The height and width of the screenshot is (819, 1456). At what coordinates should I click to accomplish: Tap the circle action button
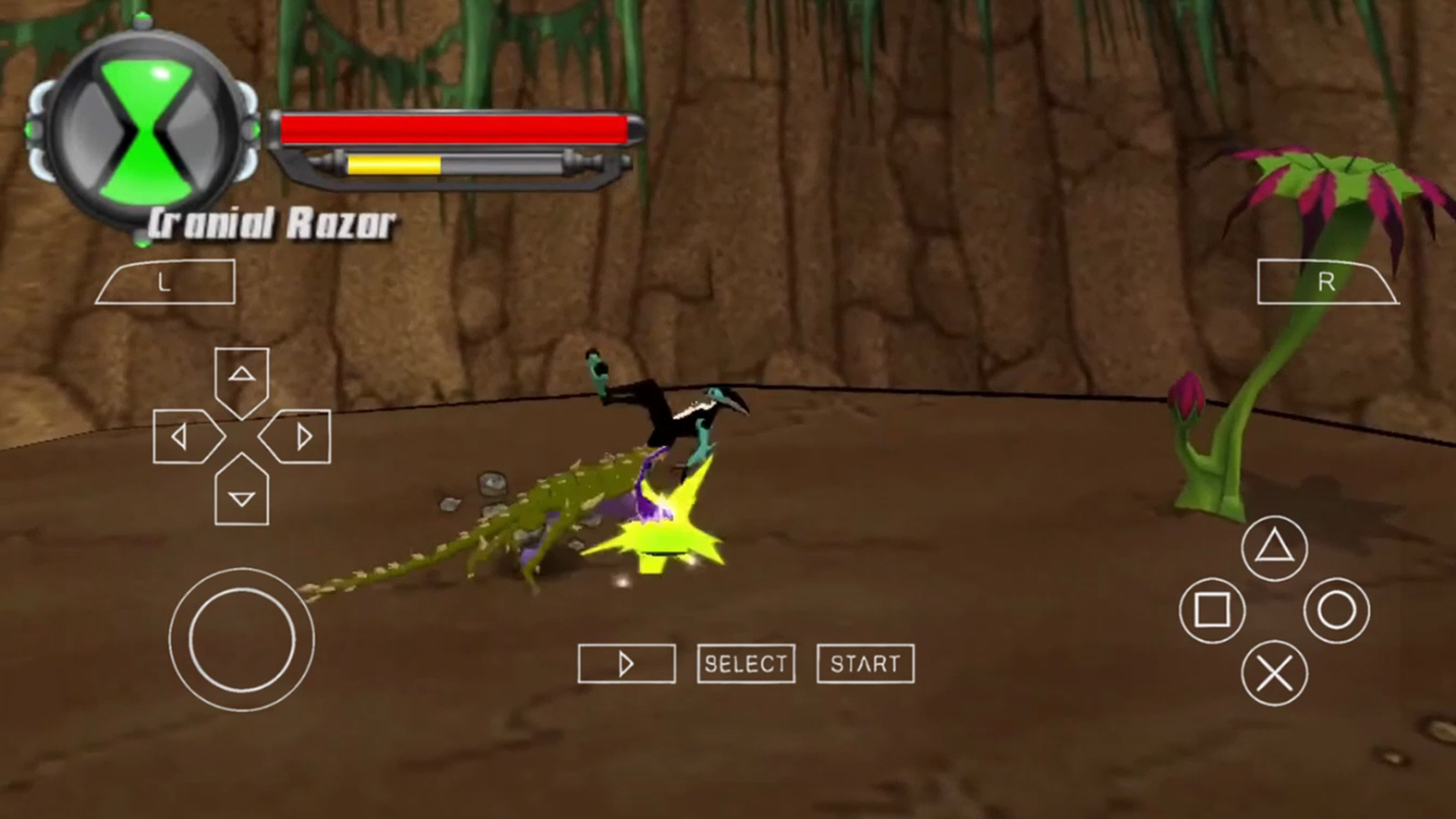[1336, 611]
